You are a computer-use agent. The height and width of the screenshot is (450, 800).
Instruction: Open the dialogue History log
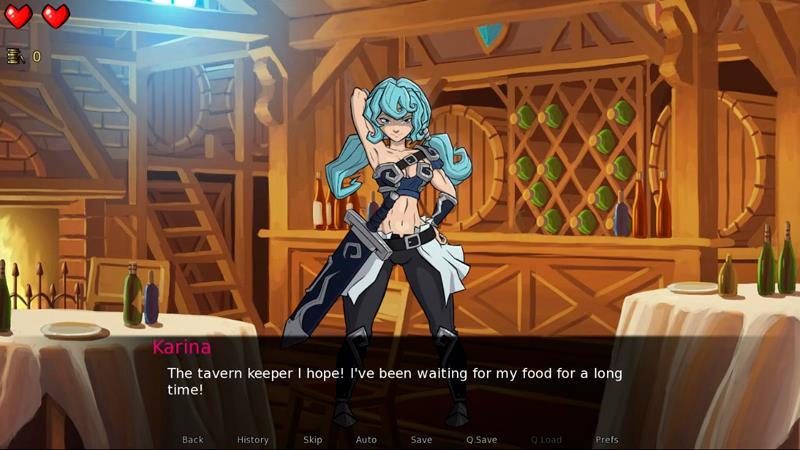tap(253, 440)
